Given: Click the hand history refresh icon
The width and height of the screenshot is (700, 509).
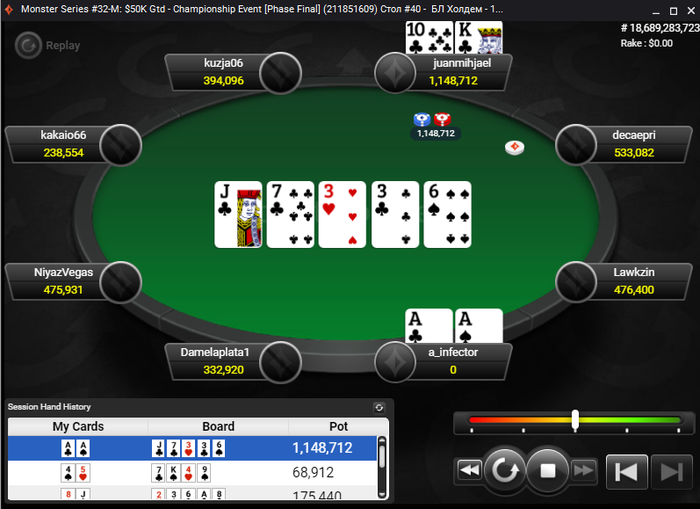Looking at the screenshot, I should coord(379,407).
